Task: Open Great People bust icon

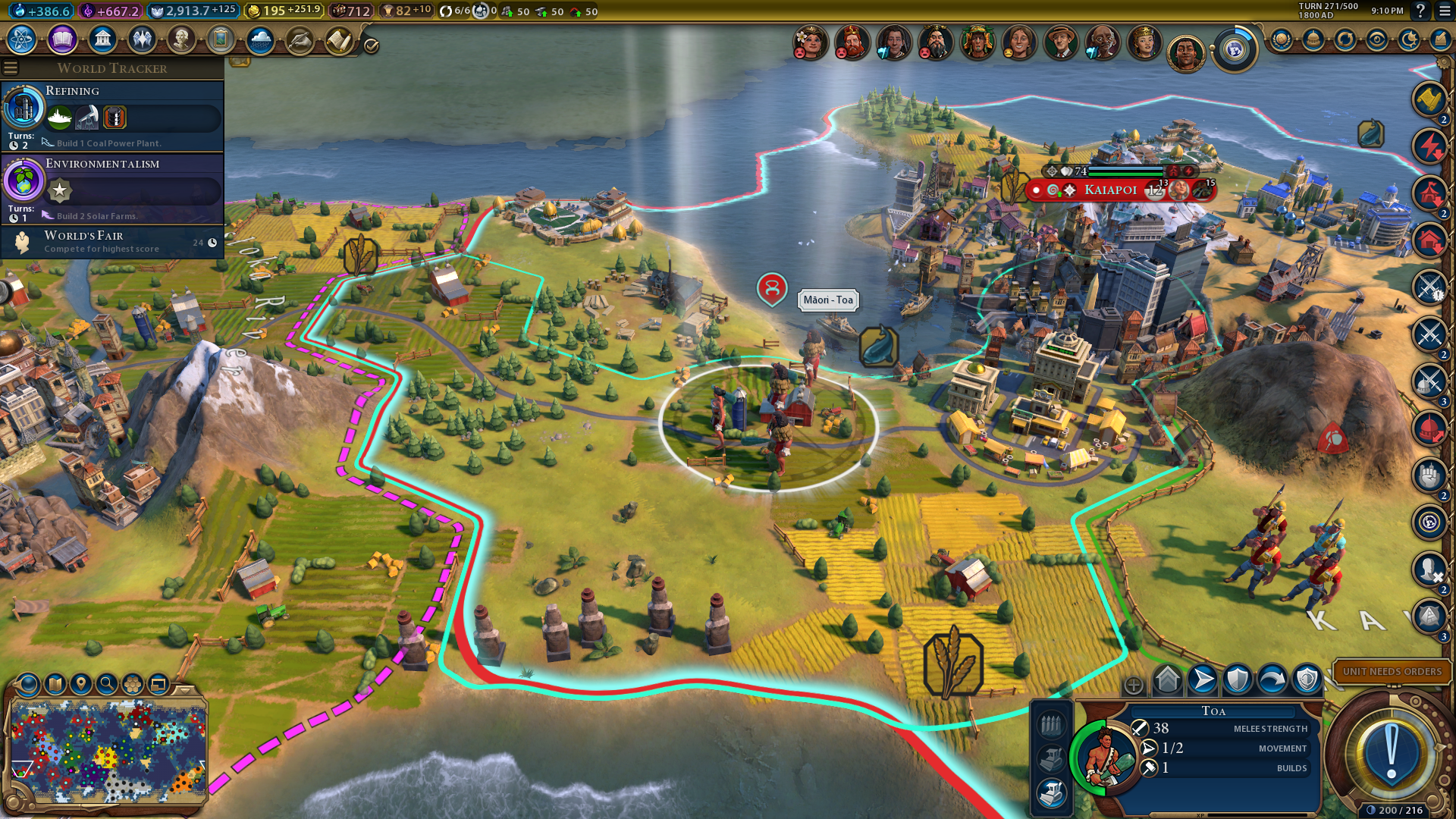Action: click(181, 39)
